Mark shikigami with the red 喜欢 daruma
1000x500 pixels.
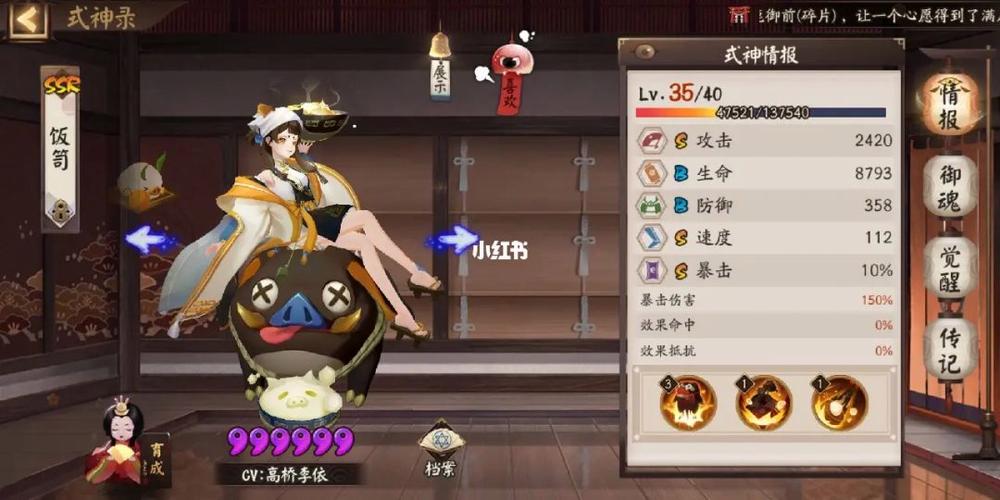(x=510, y=75)
